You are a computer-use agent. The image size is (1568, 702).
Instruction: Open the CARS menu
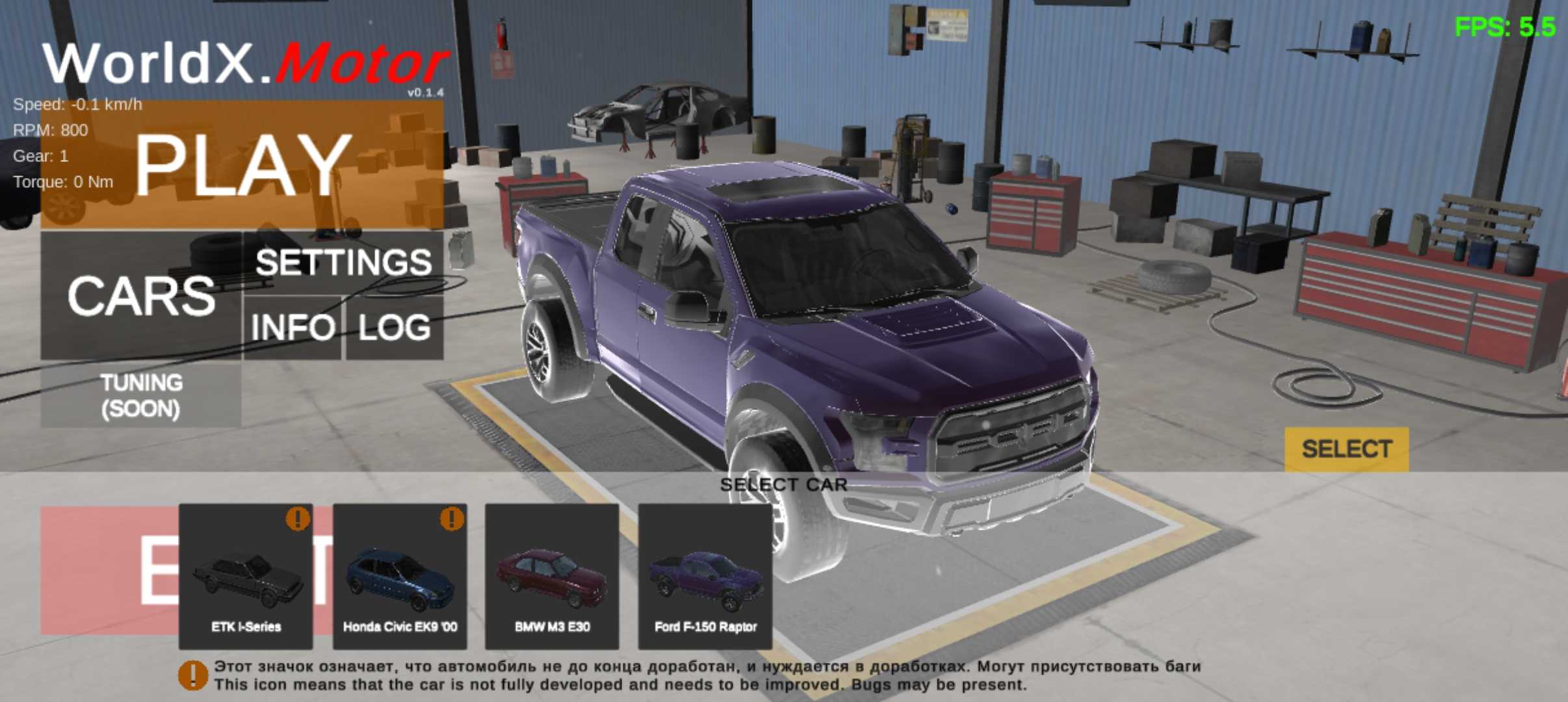tap(141, 296)
